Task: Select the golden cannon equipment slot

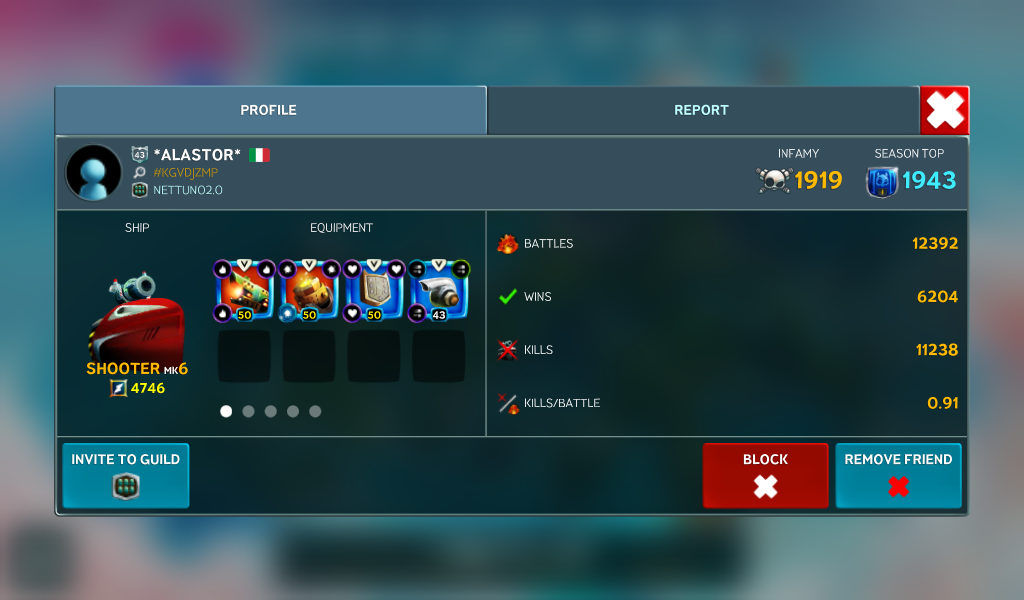Action: coord(308,292)
